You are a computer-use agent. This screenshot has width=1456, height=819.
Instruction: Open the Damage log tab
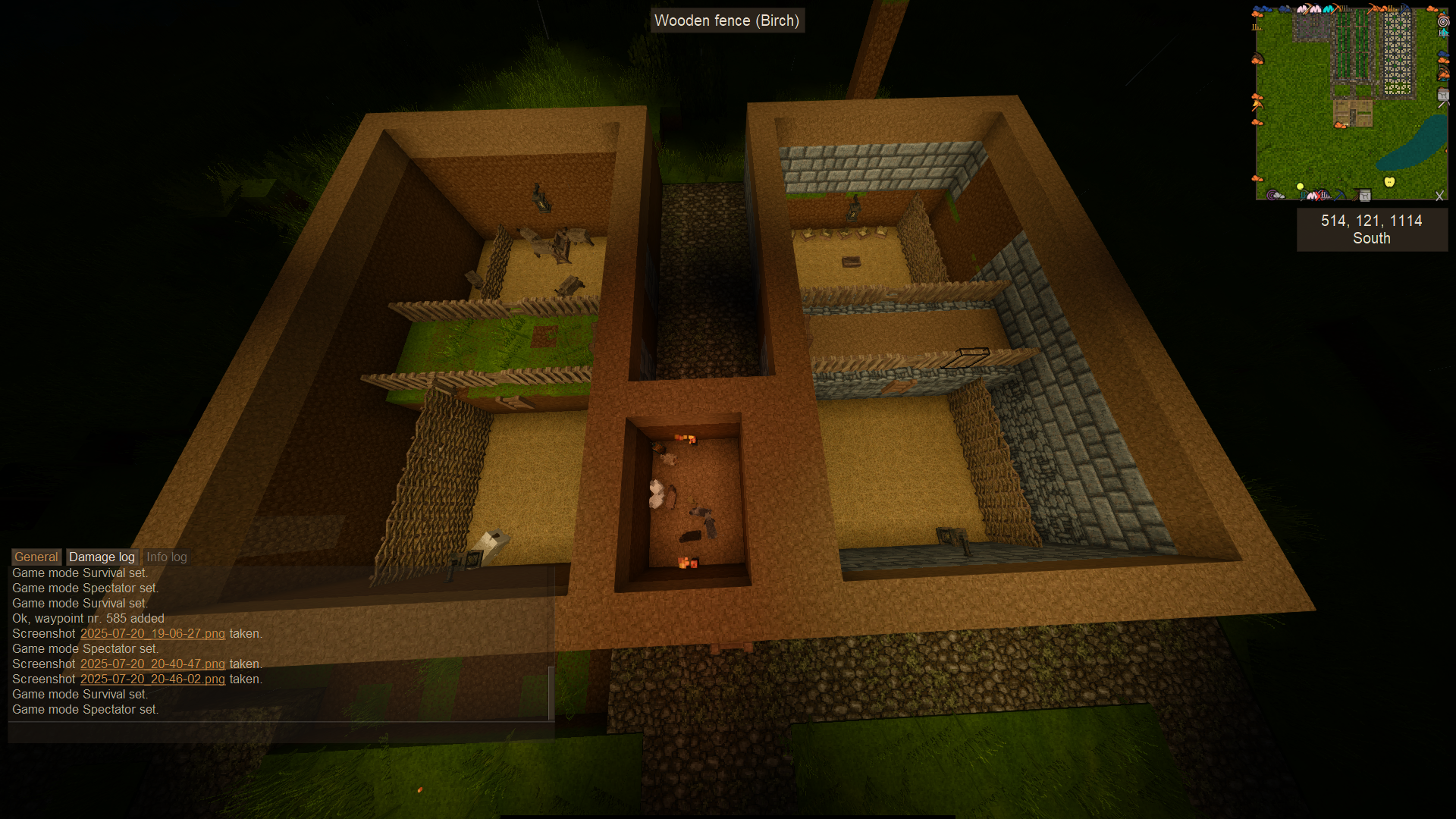tap(102, 557)
